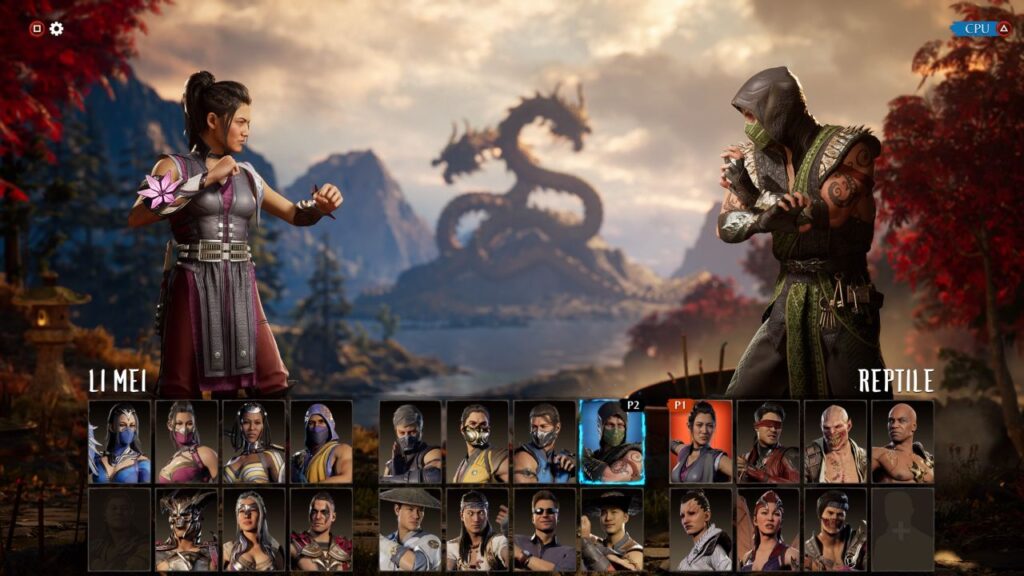Pick Tanya's fighter tile

[253, 442]
